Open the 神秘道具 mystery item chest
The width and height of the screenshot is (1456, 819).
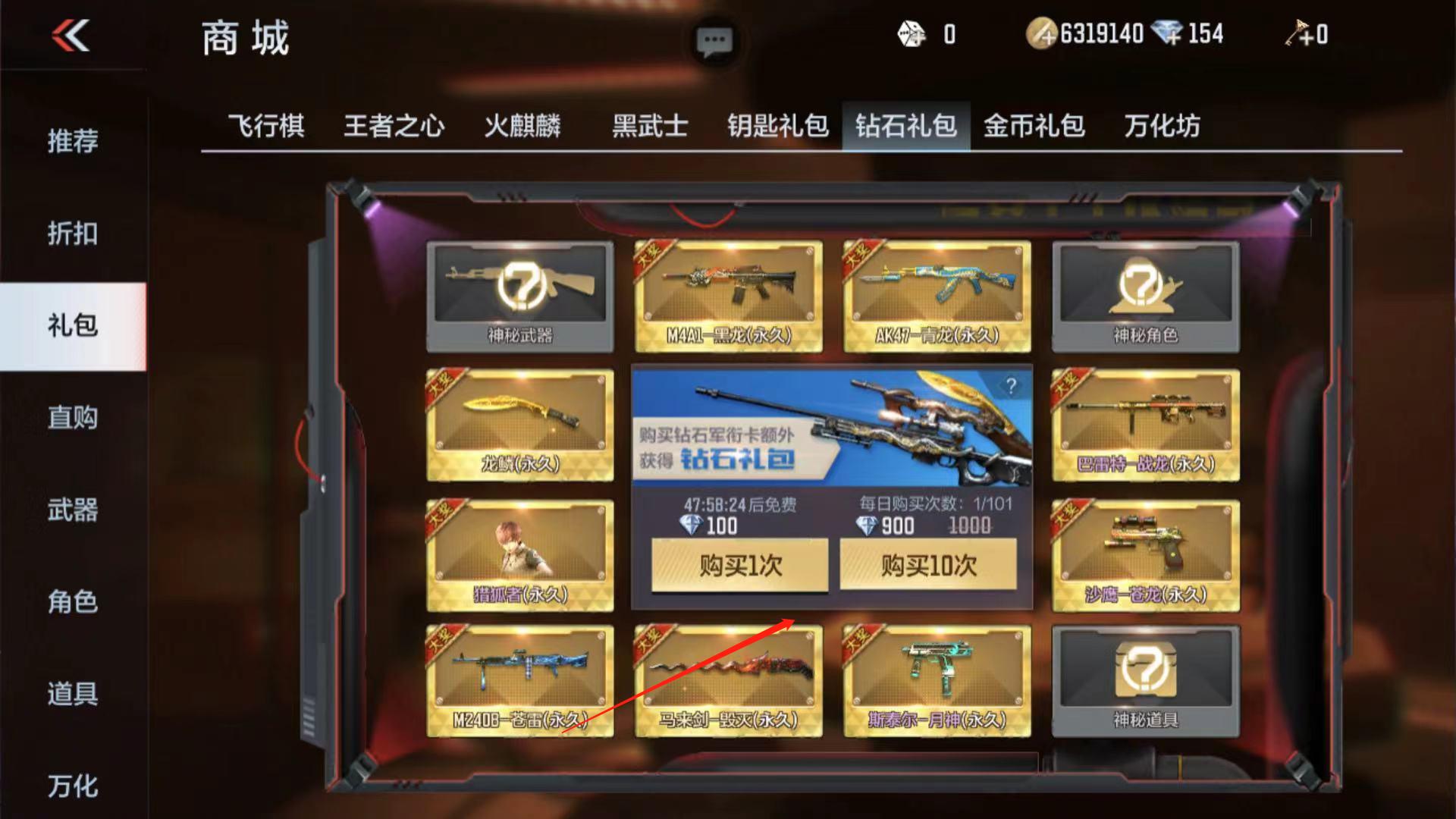click(1145, 681)
